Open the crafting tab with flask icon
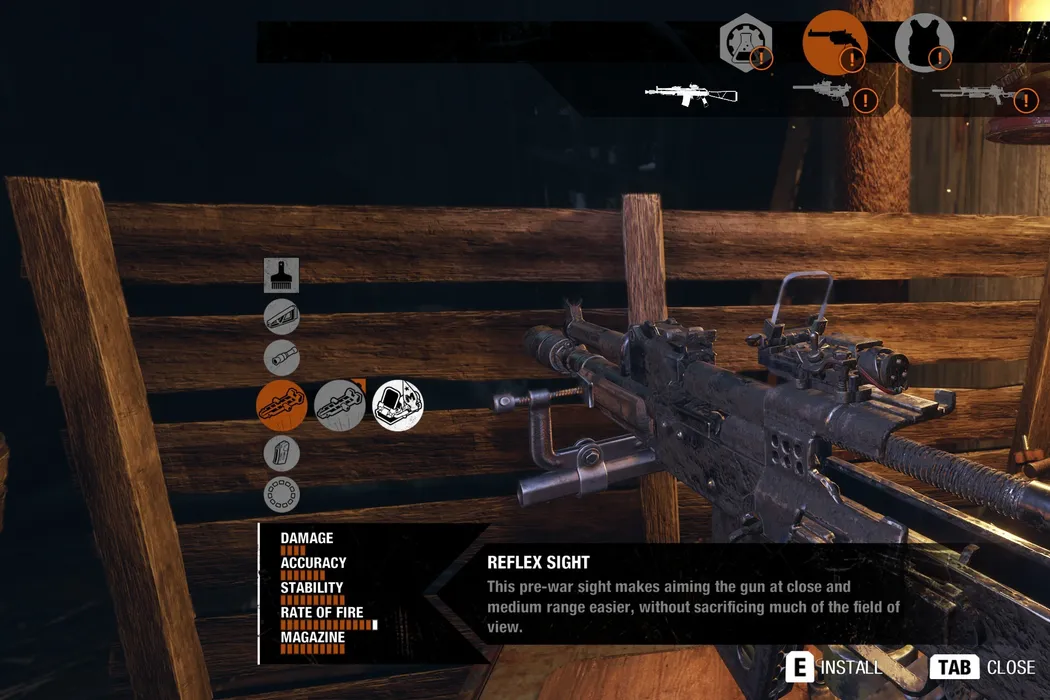The height and width of the screenshot is (700, 1050). [747, 42]
